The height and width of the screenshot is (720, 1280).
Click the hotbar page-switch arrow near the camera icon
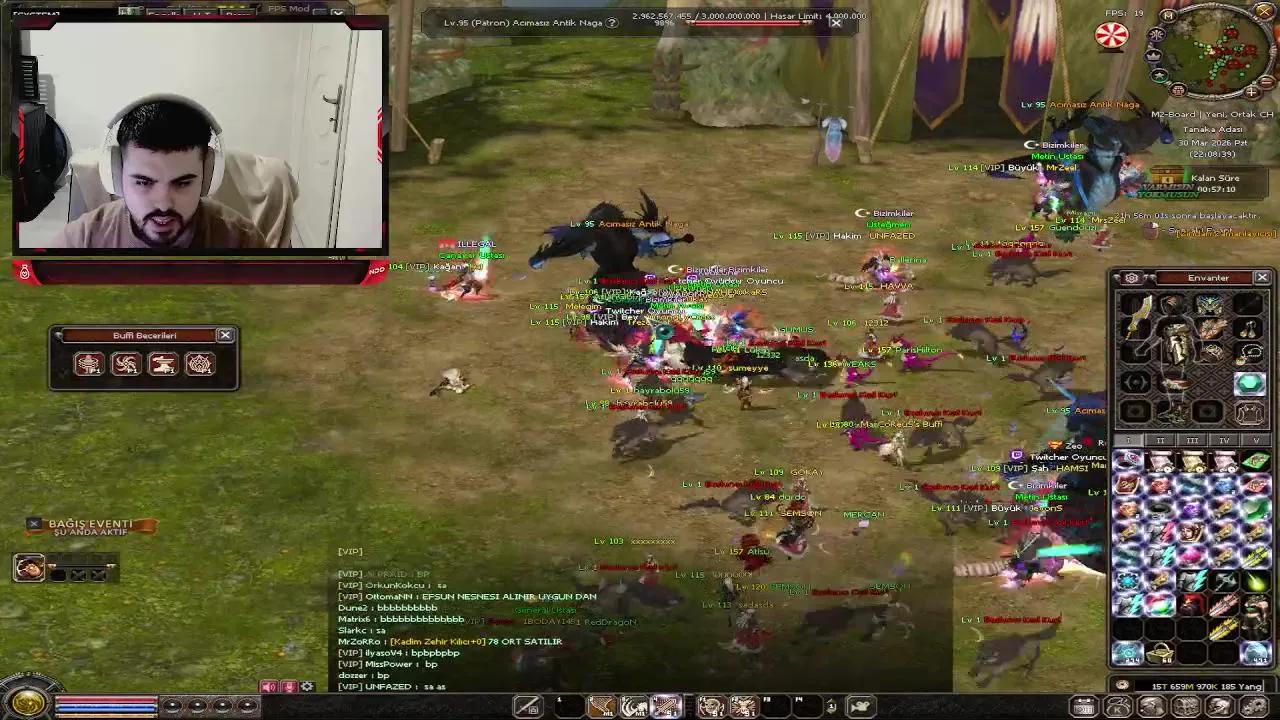[x=831, y=705]
